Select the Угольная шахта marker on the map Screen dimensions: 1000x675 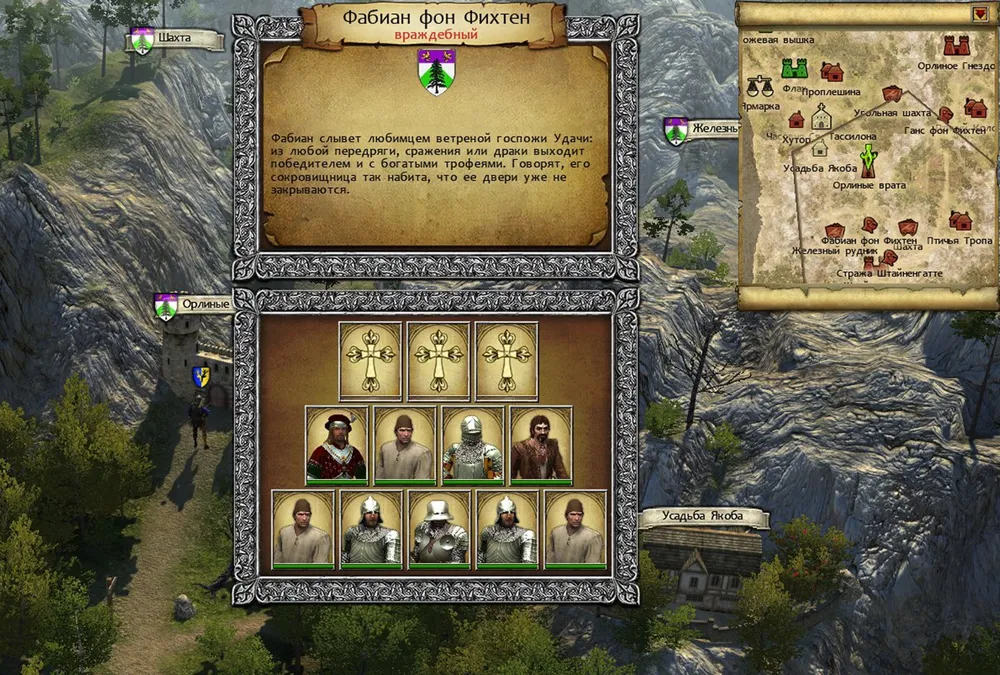click(892, 94)
